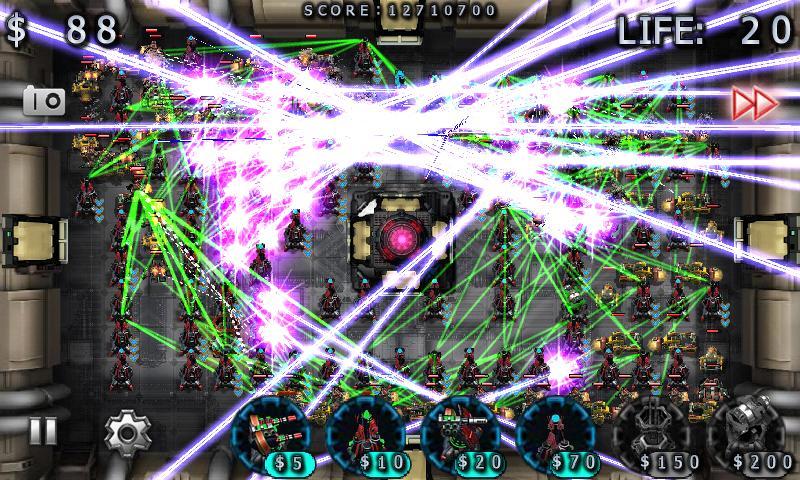800x480 pixels.
Task: Choose the $150 tower
Action: point(653,434)
